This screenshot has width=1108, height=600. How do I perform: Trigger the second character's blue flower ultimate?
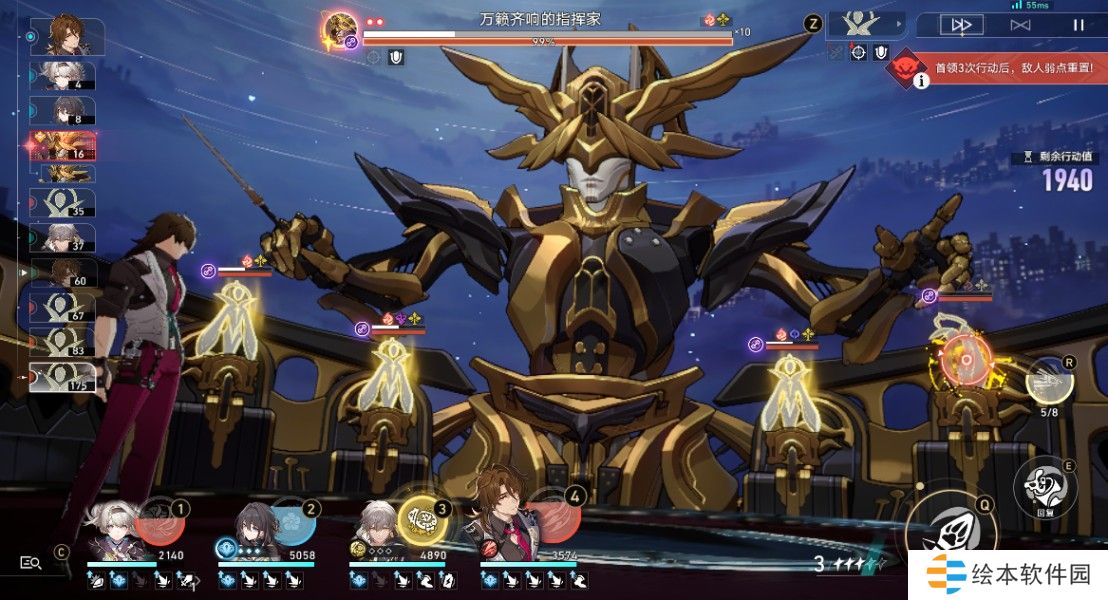[291, 523]
